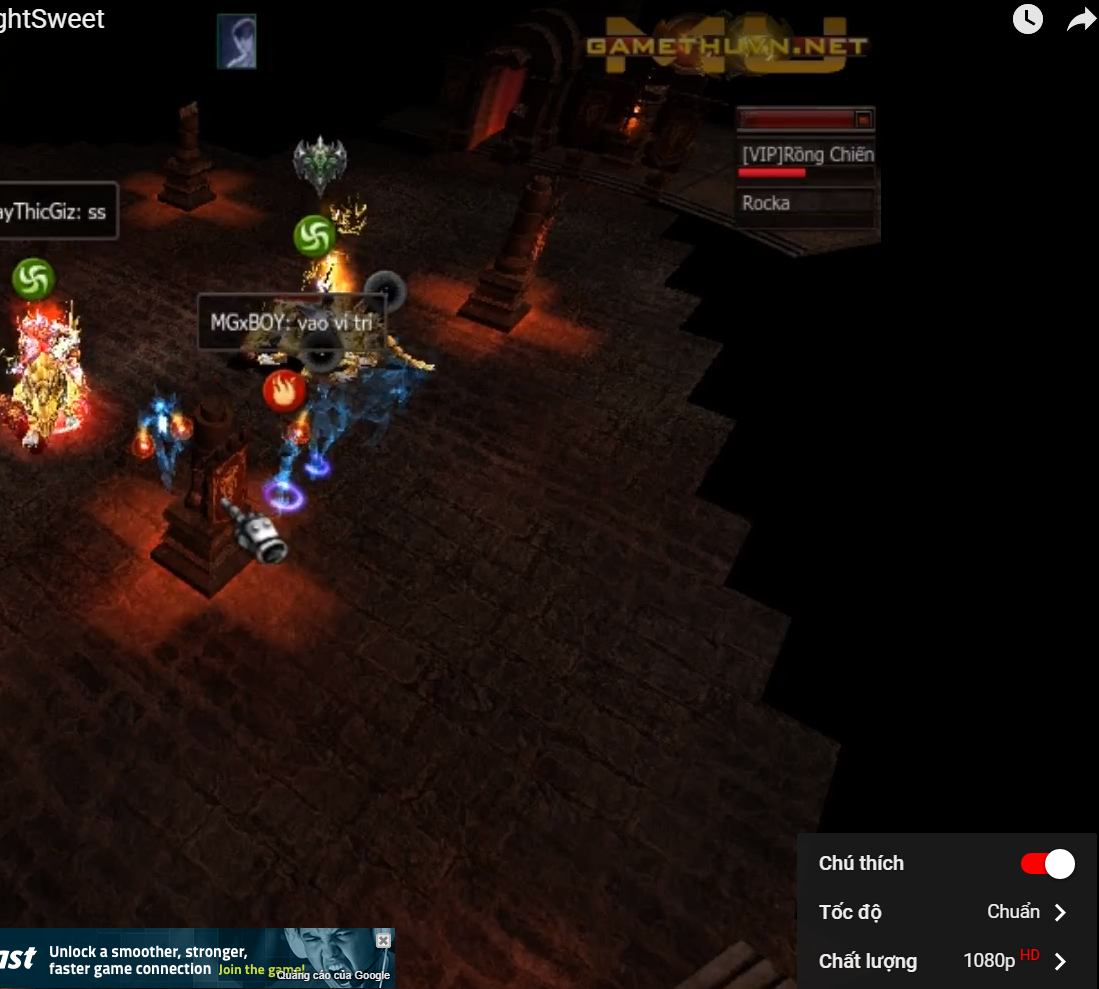Viewport: 1099px width, 989px height.
Task: Click the blue portrait status icon
Action: [237, 42]
